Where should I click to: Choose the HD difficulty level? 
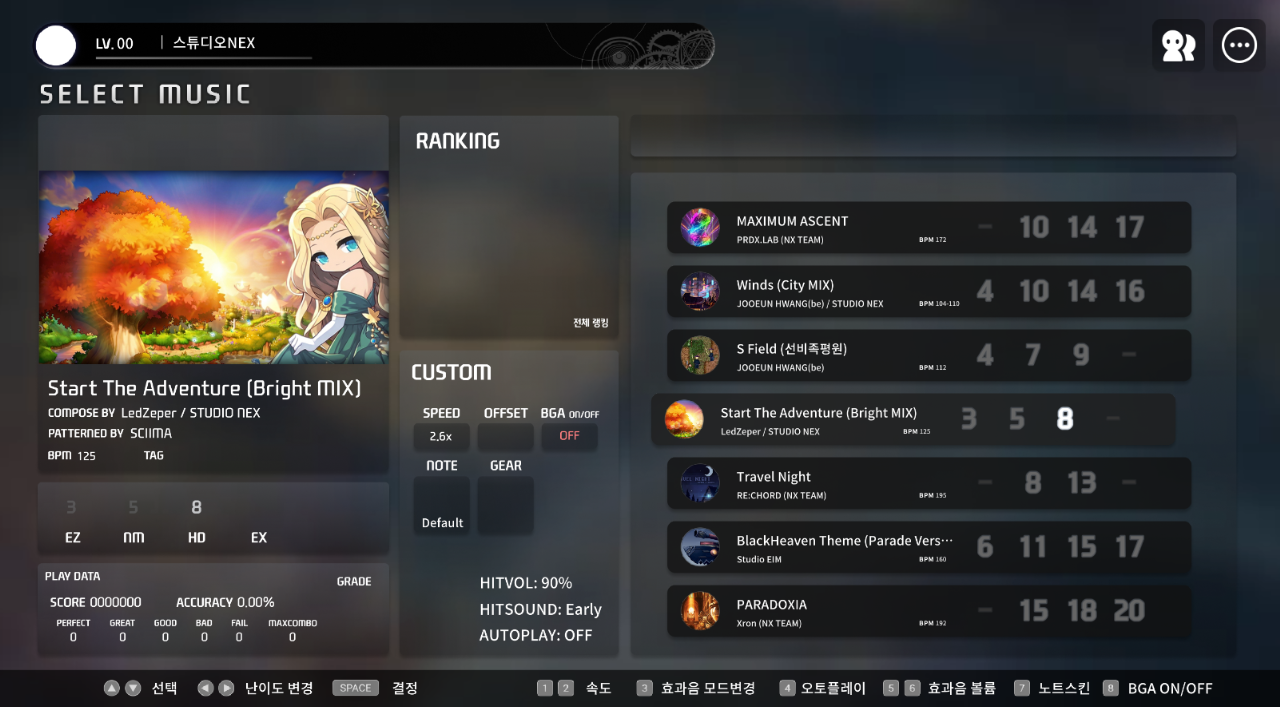coord(196,521)
